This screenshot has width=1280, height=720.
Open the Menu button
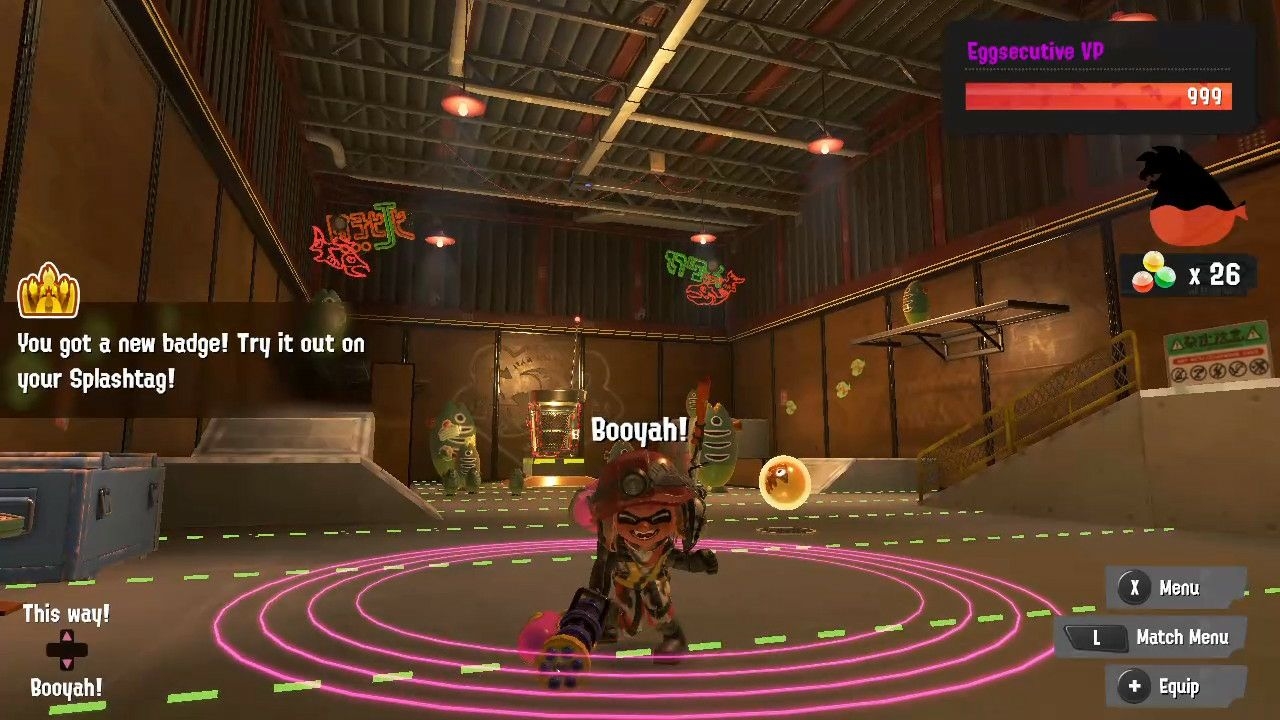(1176, 588)
